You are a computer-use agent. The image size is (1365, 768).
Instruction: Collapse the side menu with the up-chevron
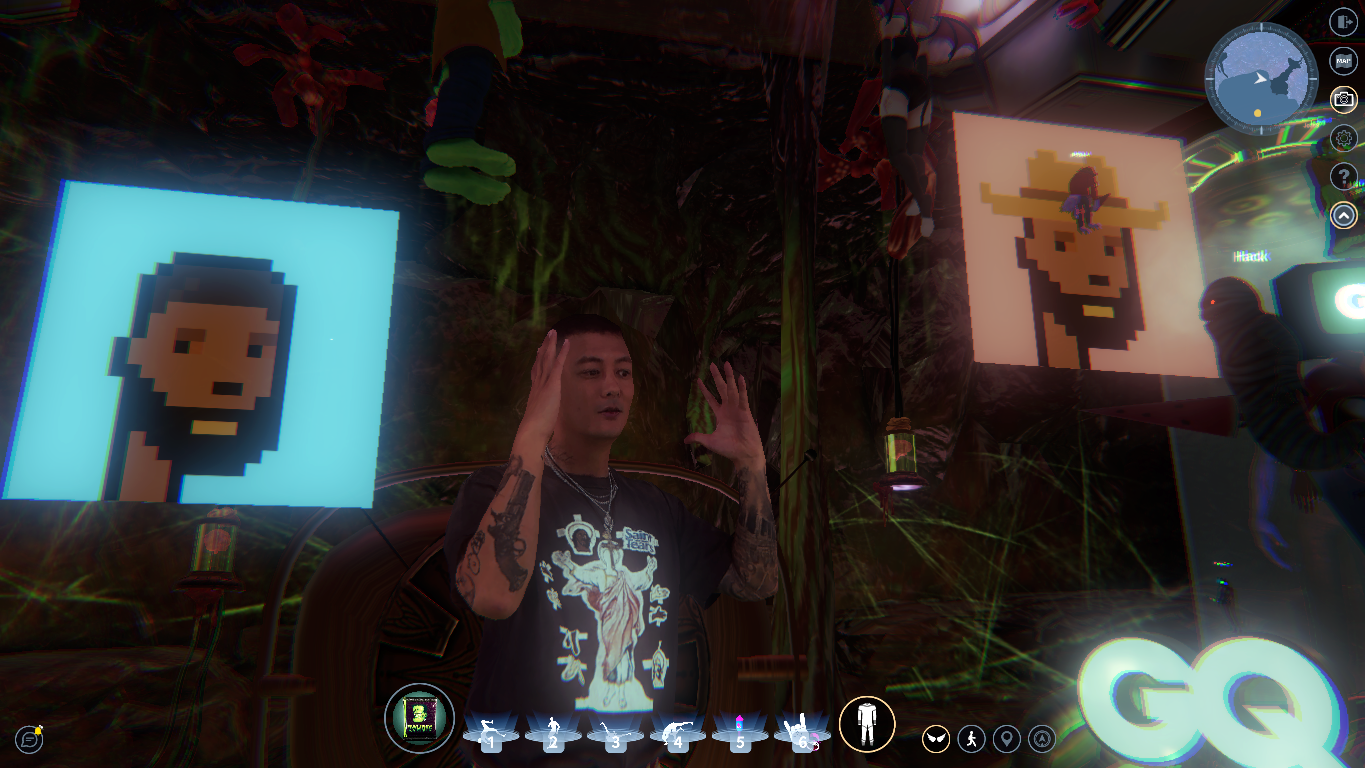click(x=1343, y=215)
